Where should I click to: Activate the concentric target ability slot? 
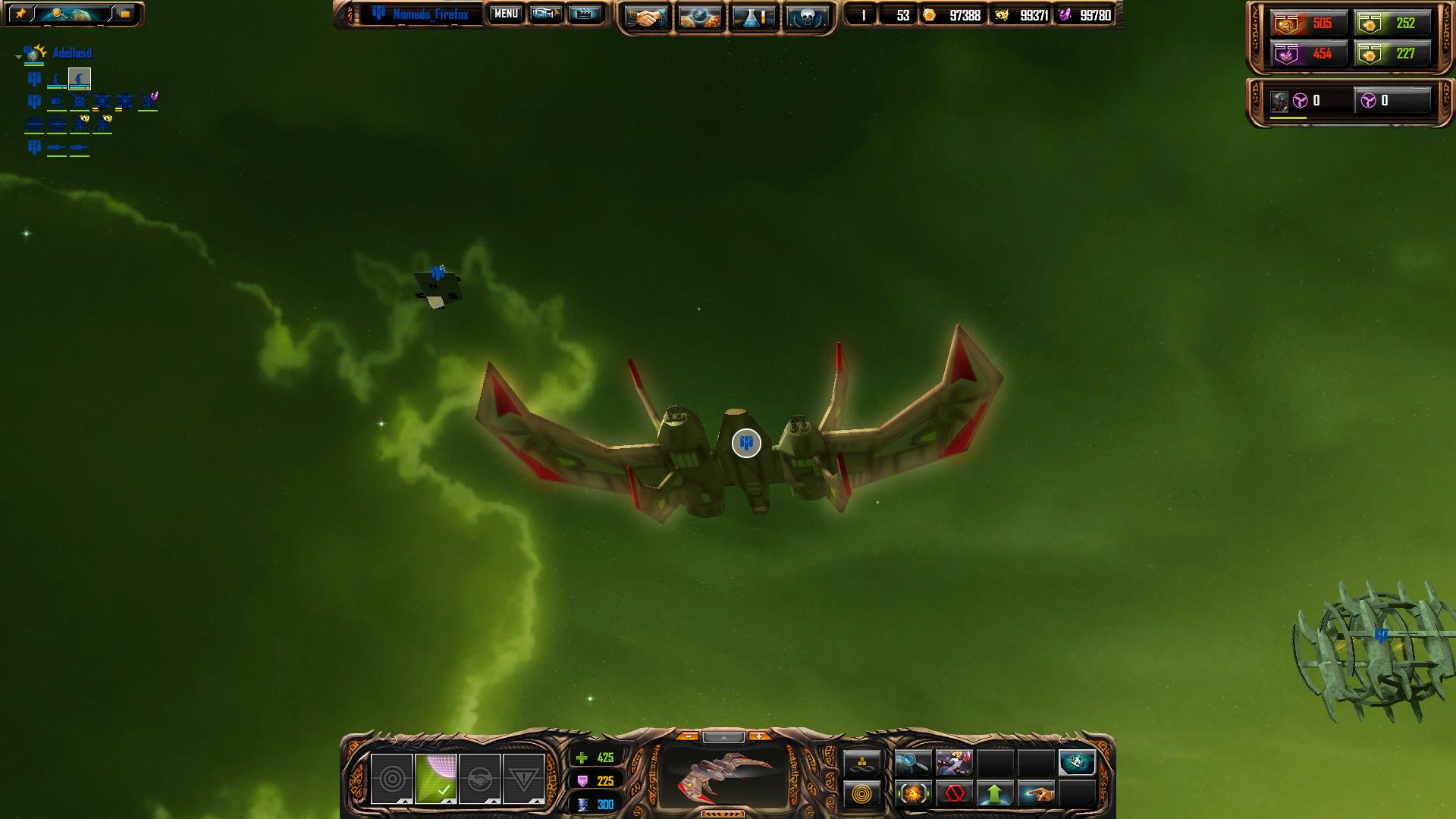pos(392,779)
